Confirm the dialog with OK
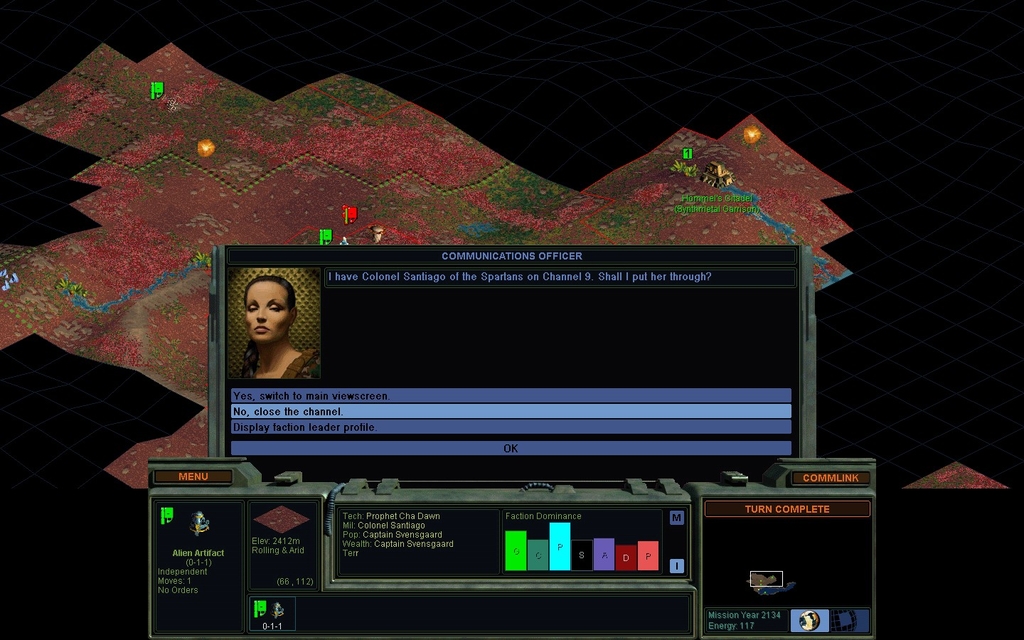Screen dimensions: 1024x640 [510, 448]
